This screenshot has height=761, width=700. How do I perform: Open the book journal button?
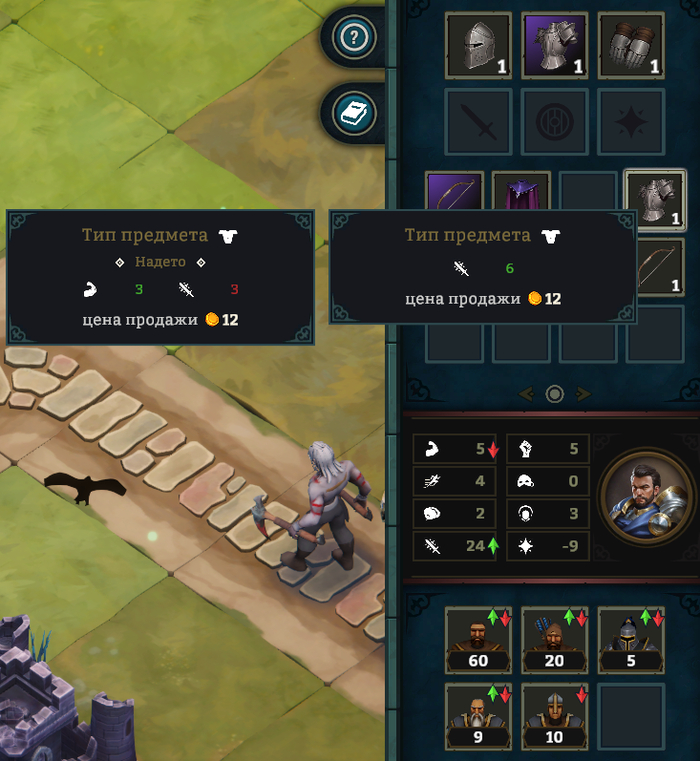point(356,113)
